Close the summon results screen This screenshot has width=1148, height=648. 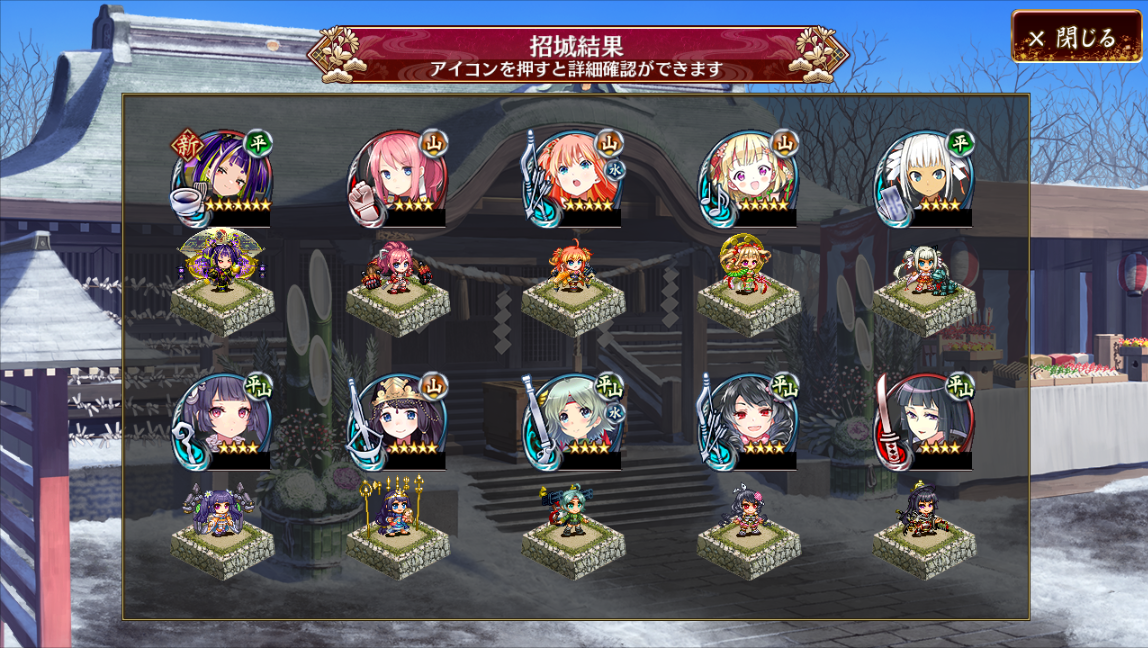1076,38
